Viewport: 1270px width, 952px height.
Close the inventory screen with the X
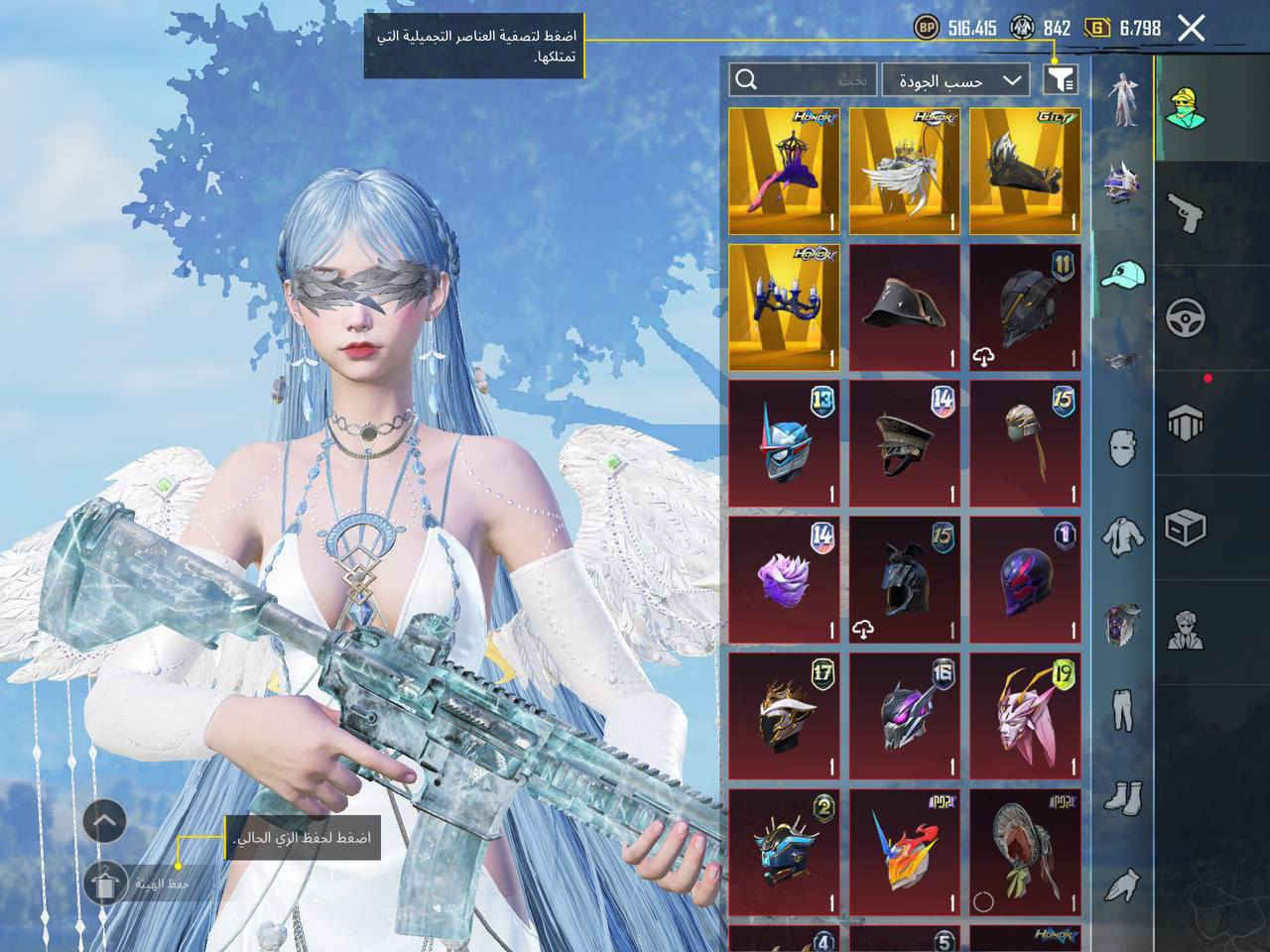point(1192,28)
